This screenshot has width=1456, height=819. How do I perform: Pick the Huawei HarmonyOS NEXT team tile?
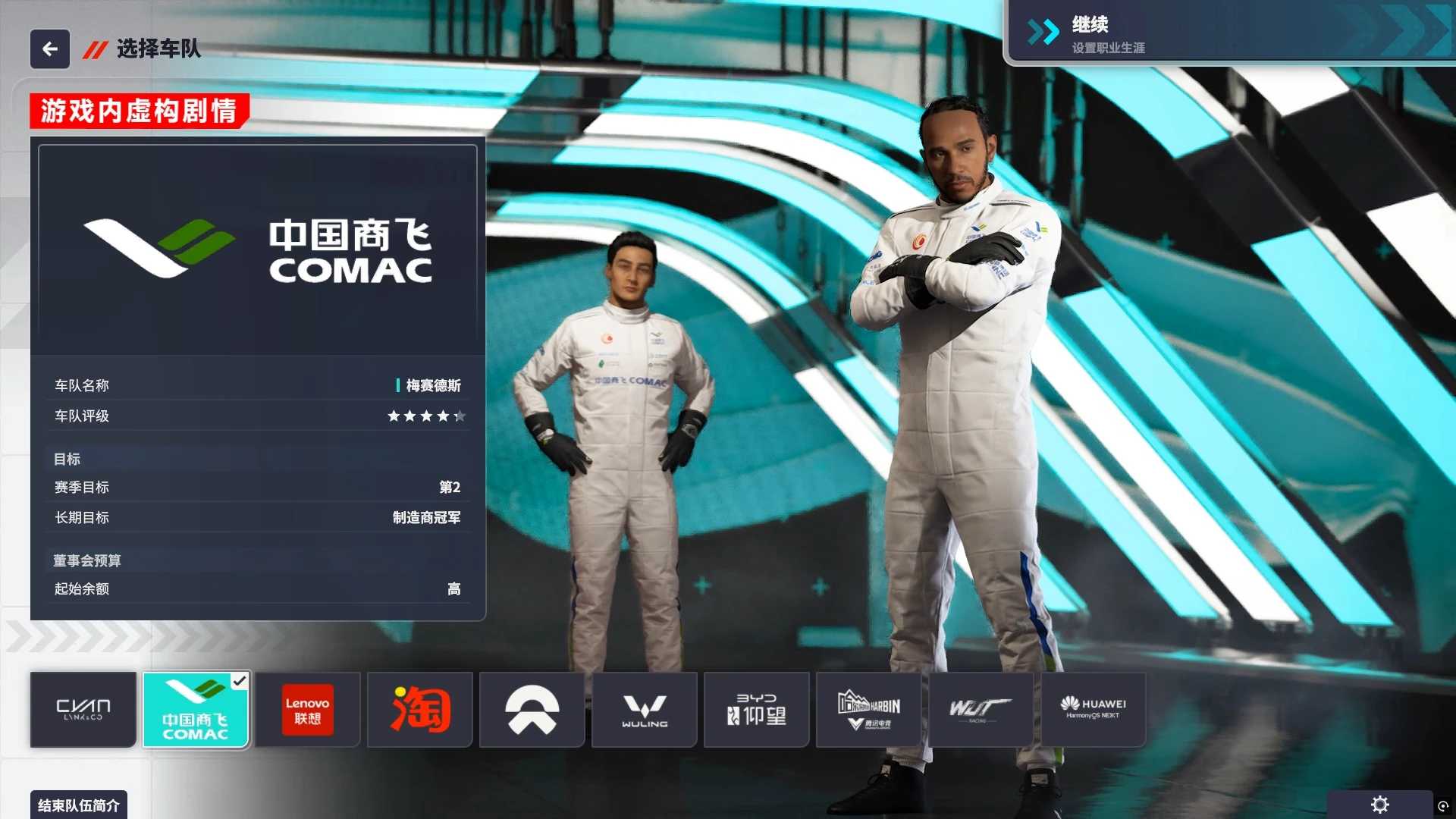(1094, 710)
